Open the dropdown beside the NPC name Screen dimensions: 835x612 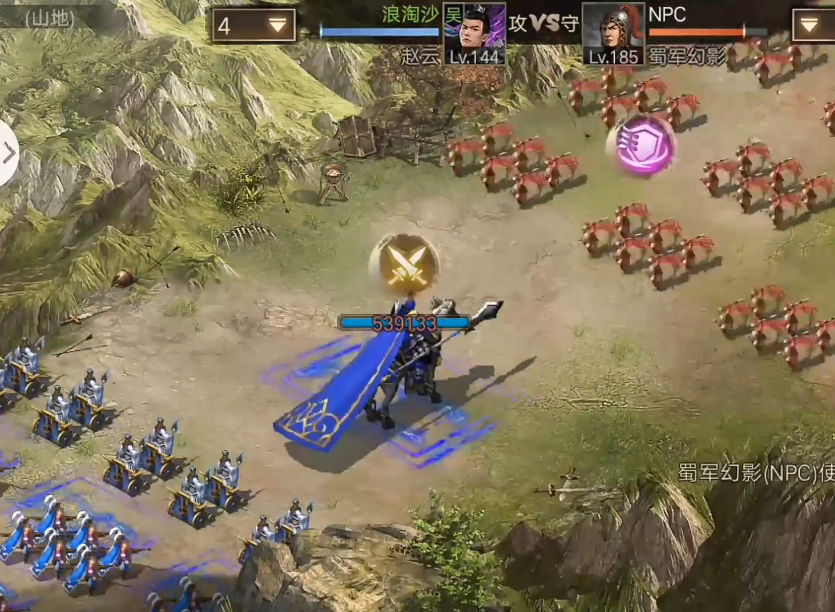point(813,25)
